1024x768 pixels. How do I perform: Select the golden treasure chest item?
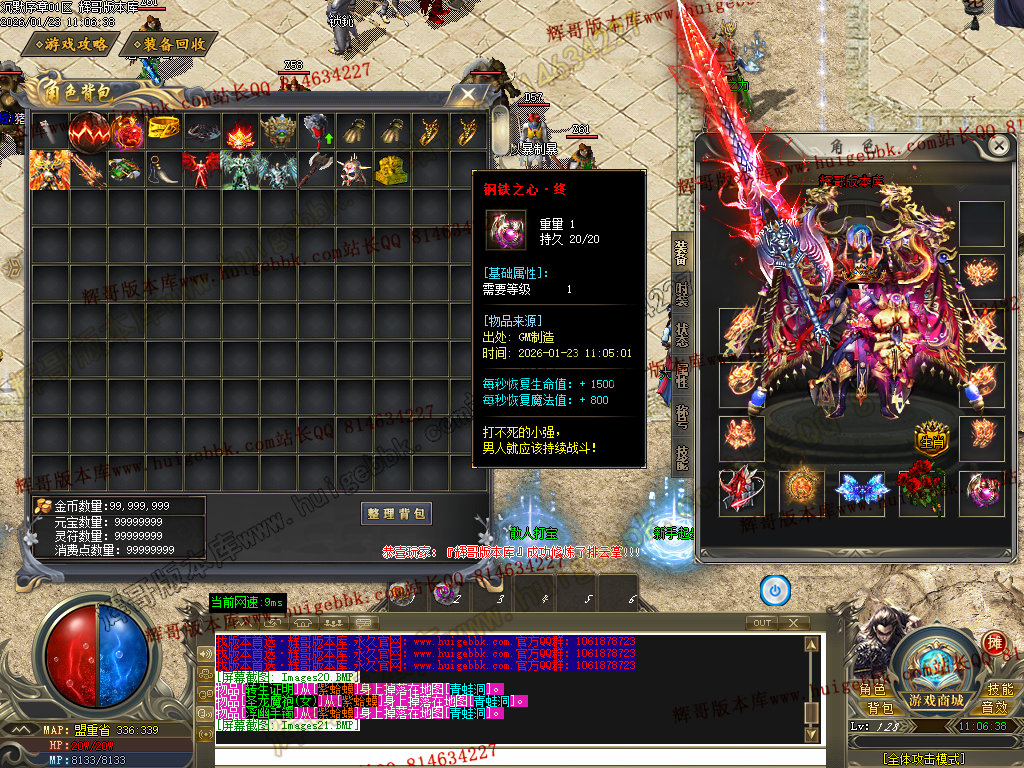(x=391, y=169)
